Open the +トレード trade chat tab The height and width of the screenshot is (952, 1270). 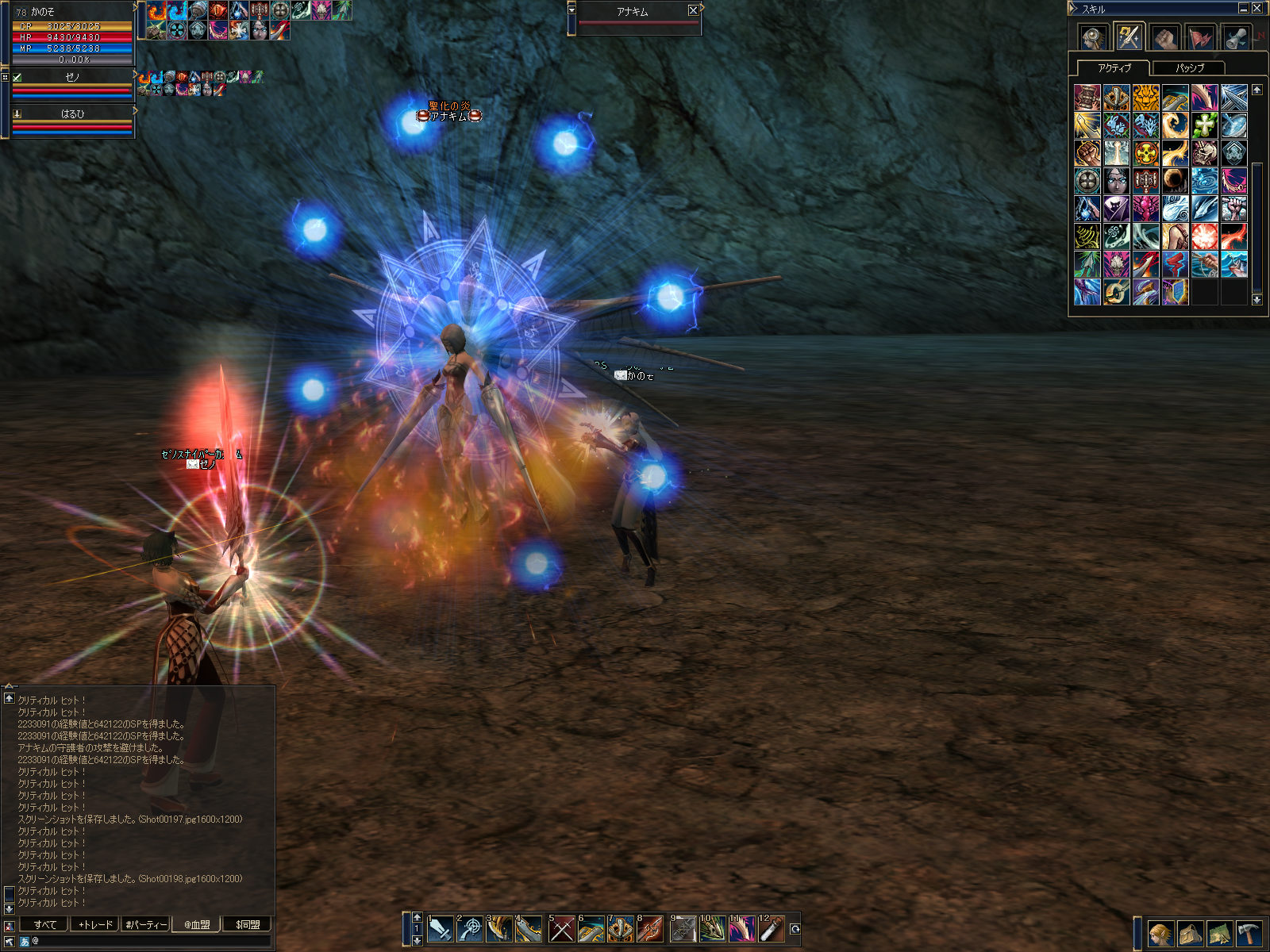(95, 924)
